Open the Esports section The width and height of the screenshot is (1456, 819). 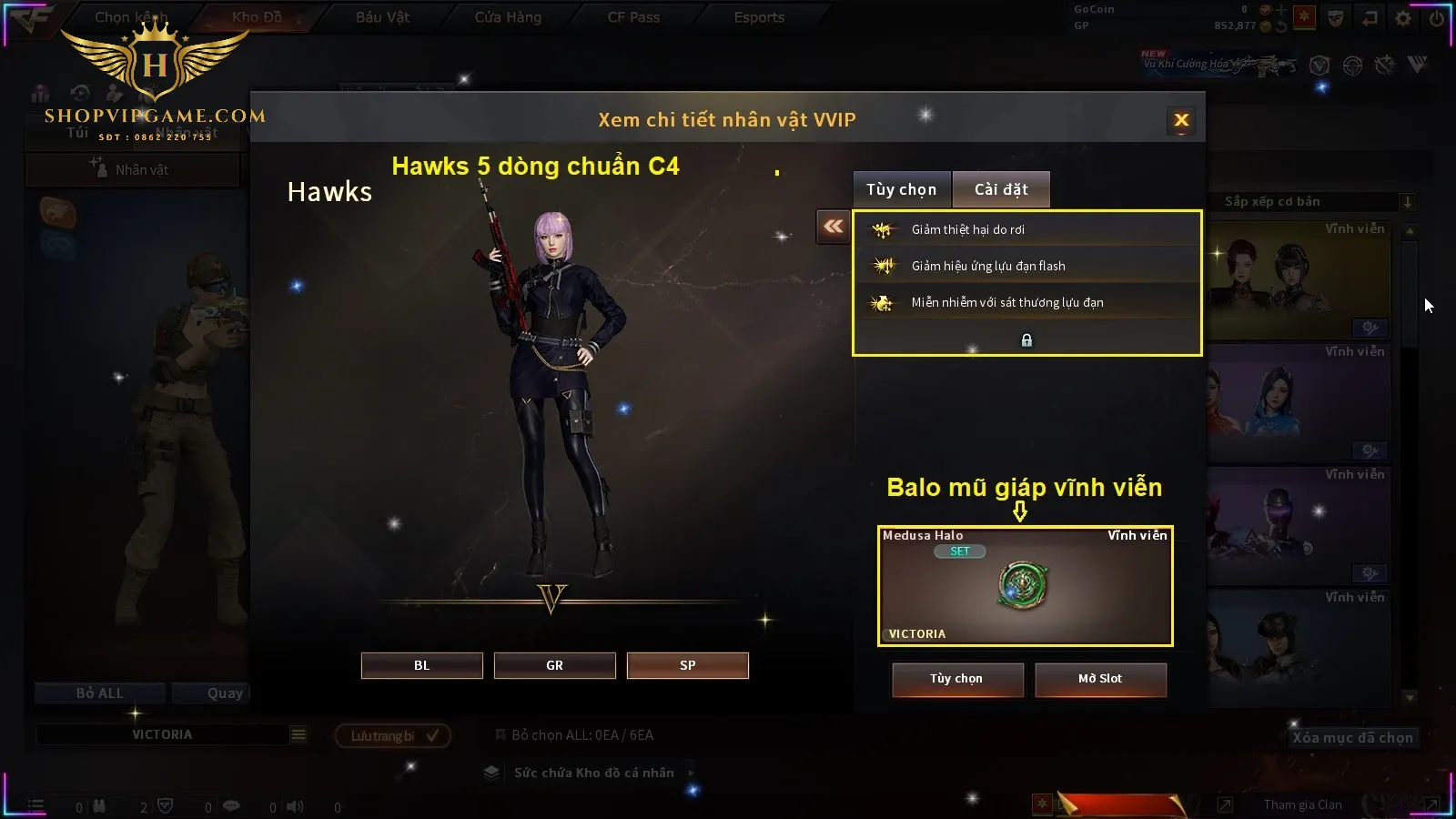(759, 17)
